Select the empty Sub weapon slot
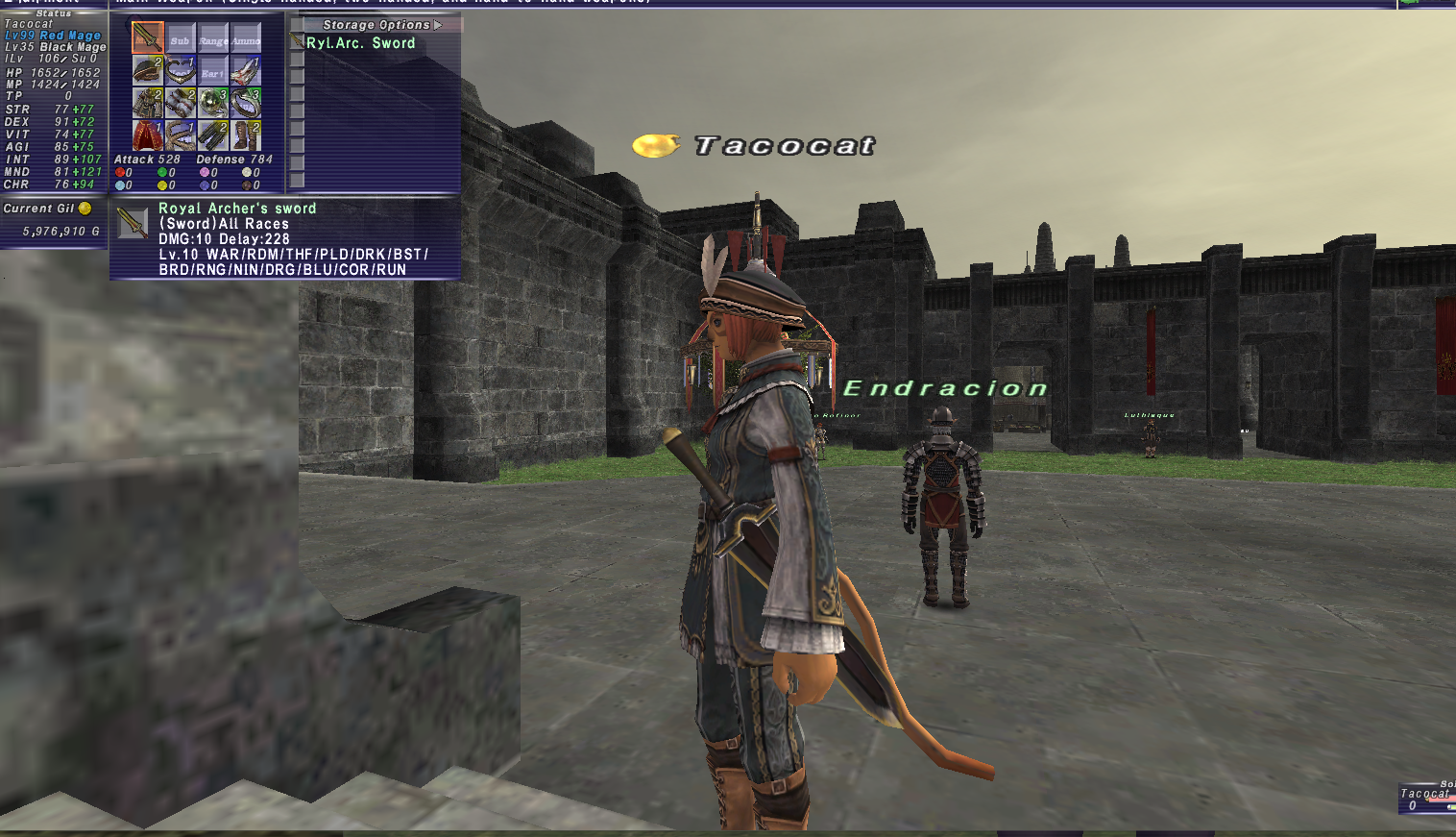 pos(181,40)
